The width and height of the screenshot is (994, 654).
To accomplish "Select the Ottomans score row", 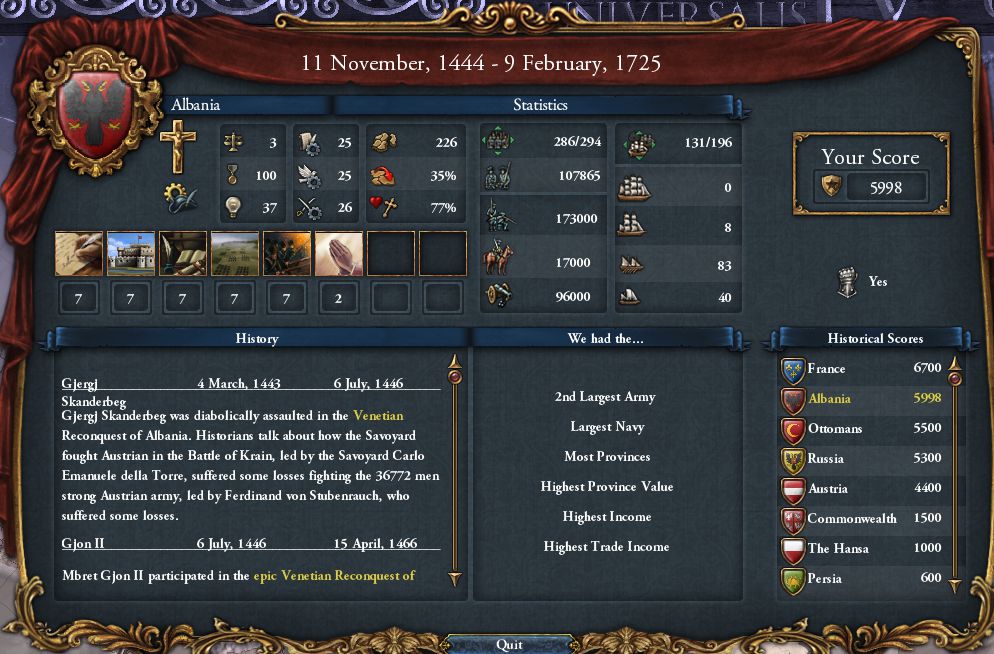I will click(x=860, y=428).
